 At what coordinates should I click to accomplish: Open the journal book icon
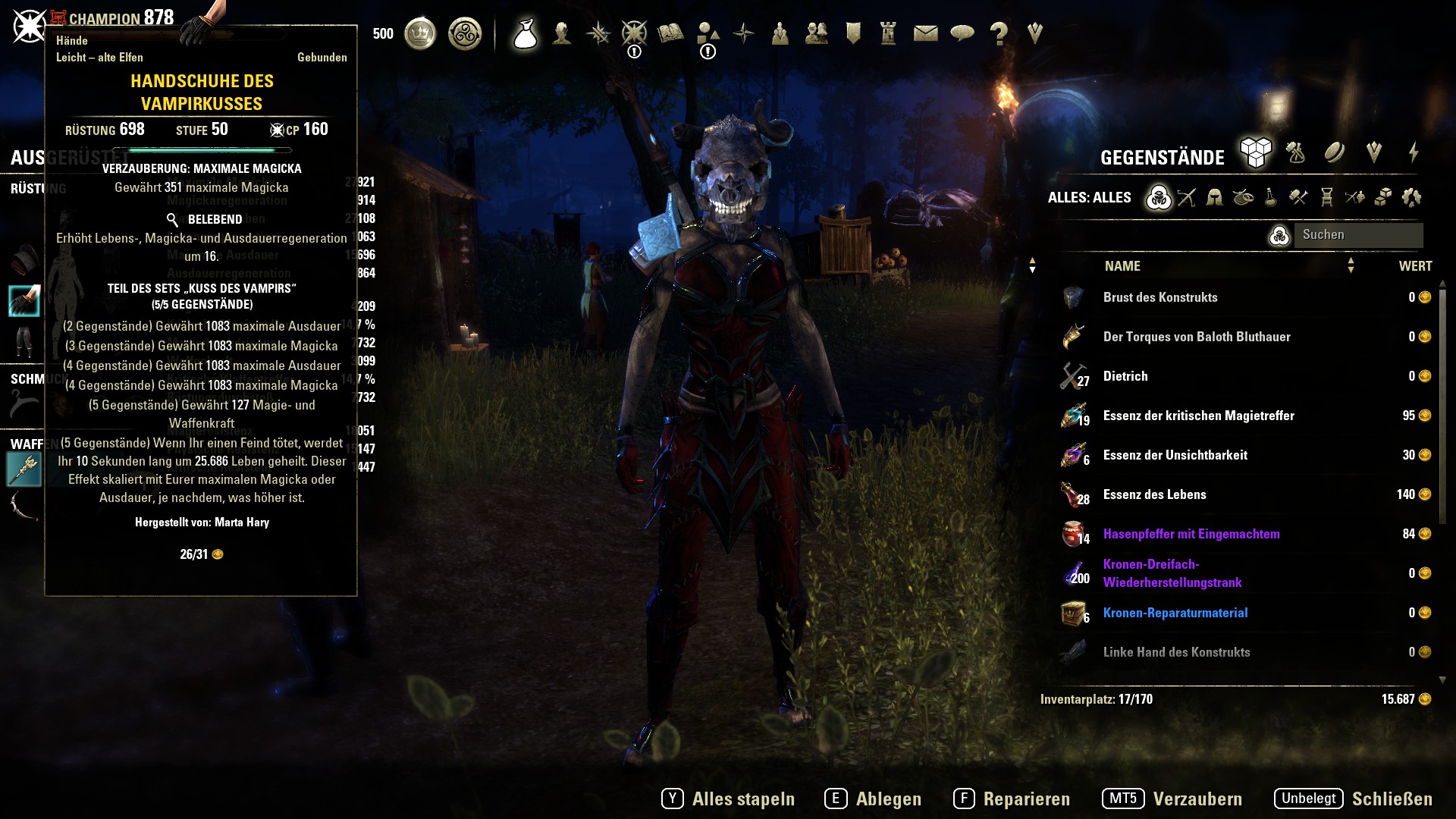(671, 33)
